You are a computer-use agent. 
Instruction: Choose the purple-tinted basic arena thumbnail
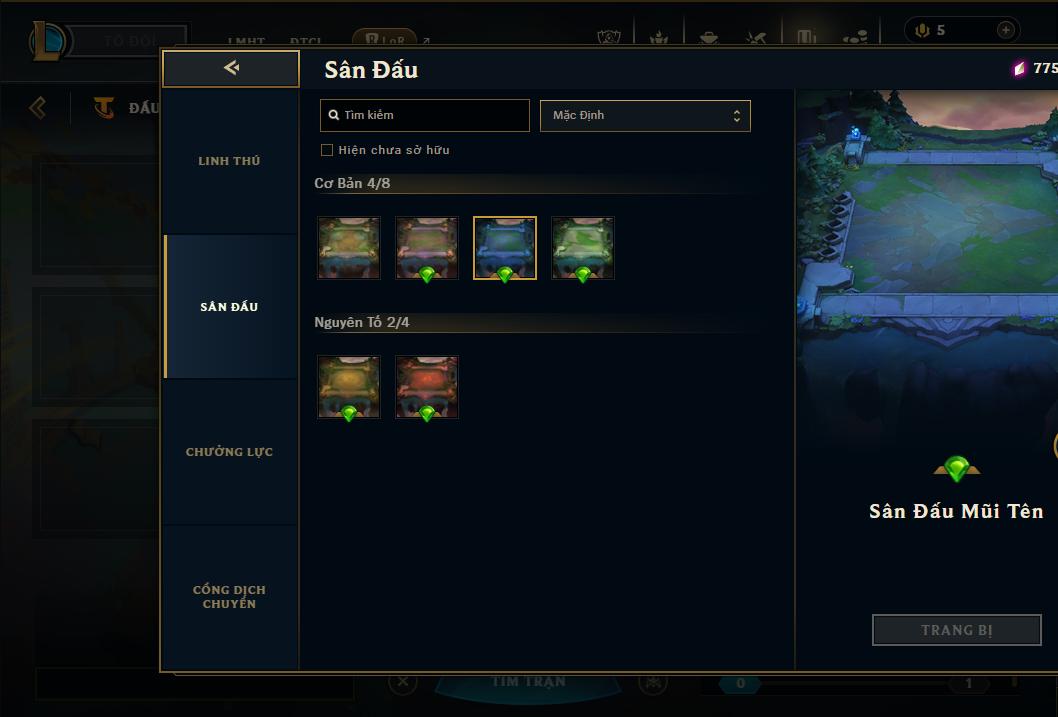[x=427, y=248]
